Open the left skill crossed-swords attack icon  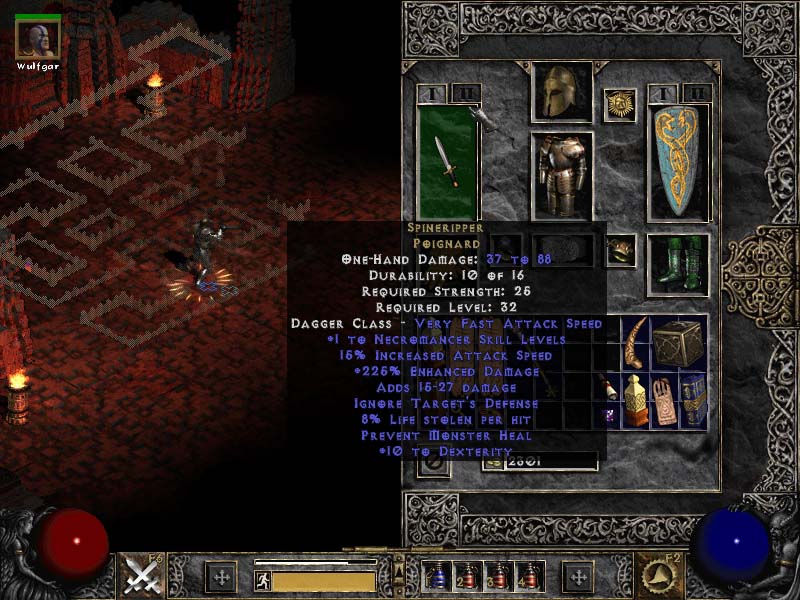tap(143, 577)
